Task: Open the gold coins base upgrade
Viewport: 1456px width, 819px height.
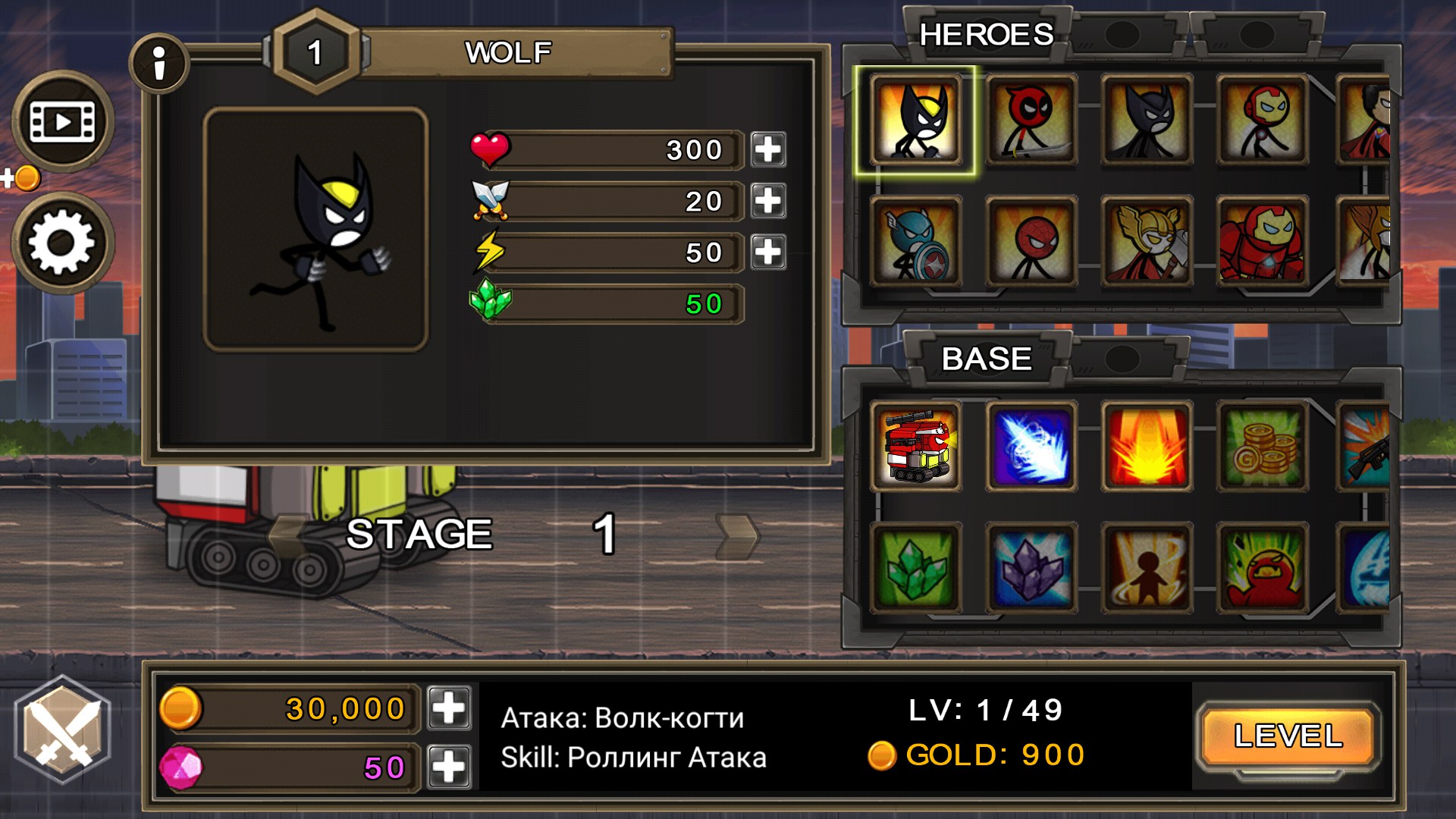Action: point(1263,447)
